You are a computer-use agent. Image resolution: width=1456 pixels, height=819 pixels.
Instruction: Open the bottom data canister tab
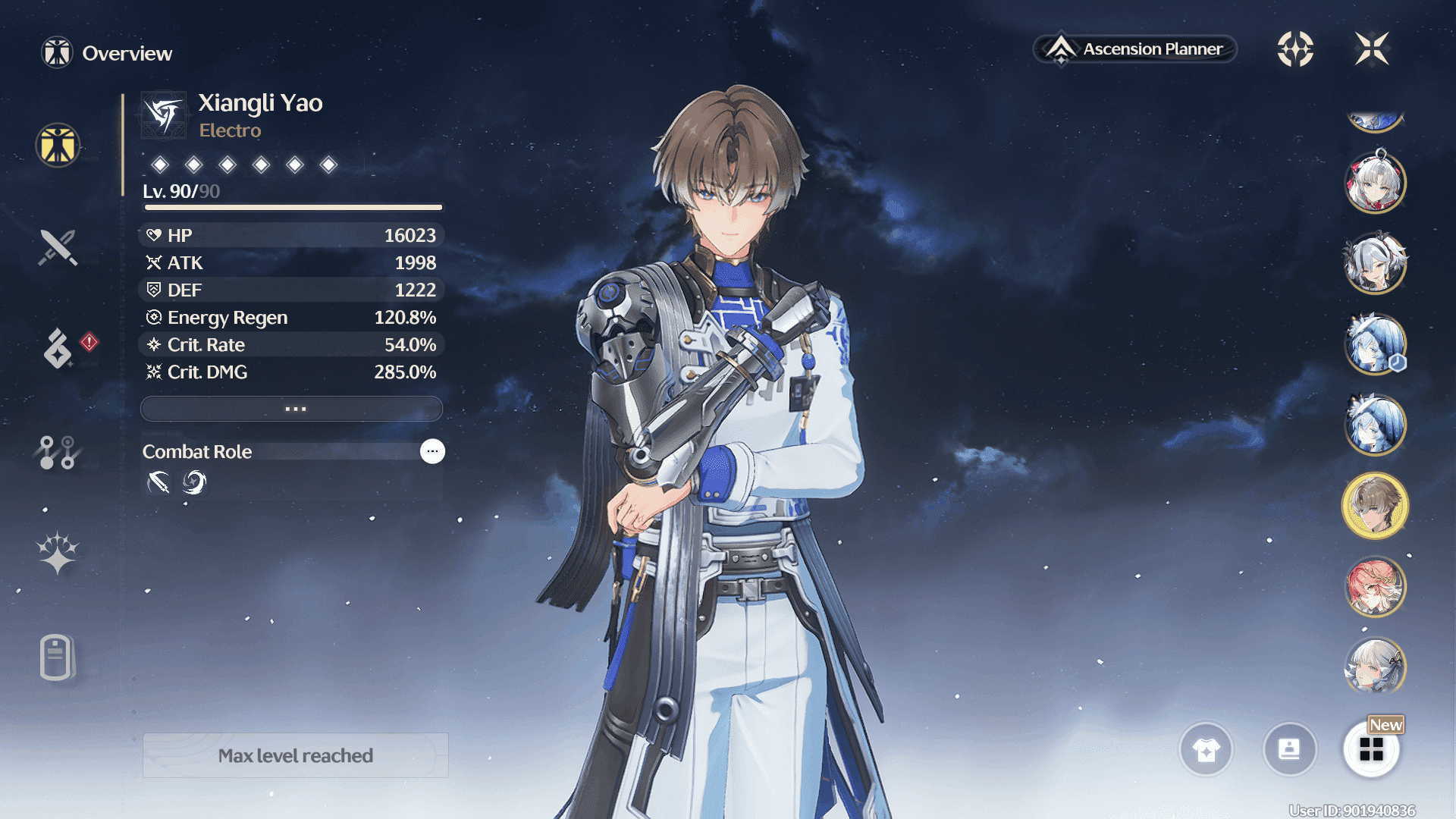(x=56, y=657)
